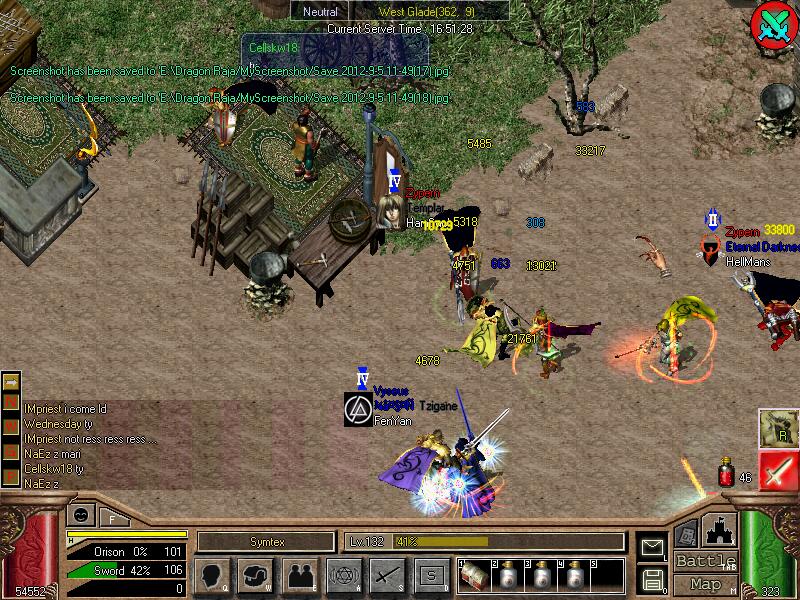Click the arrow button above chat filters
Image resolution: width=800 pixels, height=600 pixels.
click(11, 382)
